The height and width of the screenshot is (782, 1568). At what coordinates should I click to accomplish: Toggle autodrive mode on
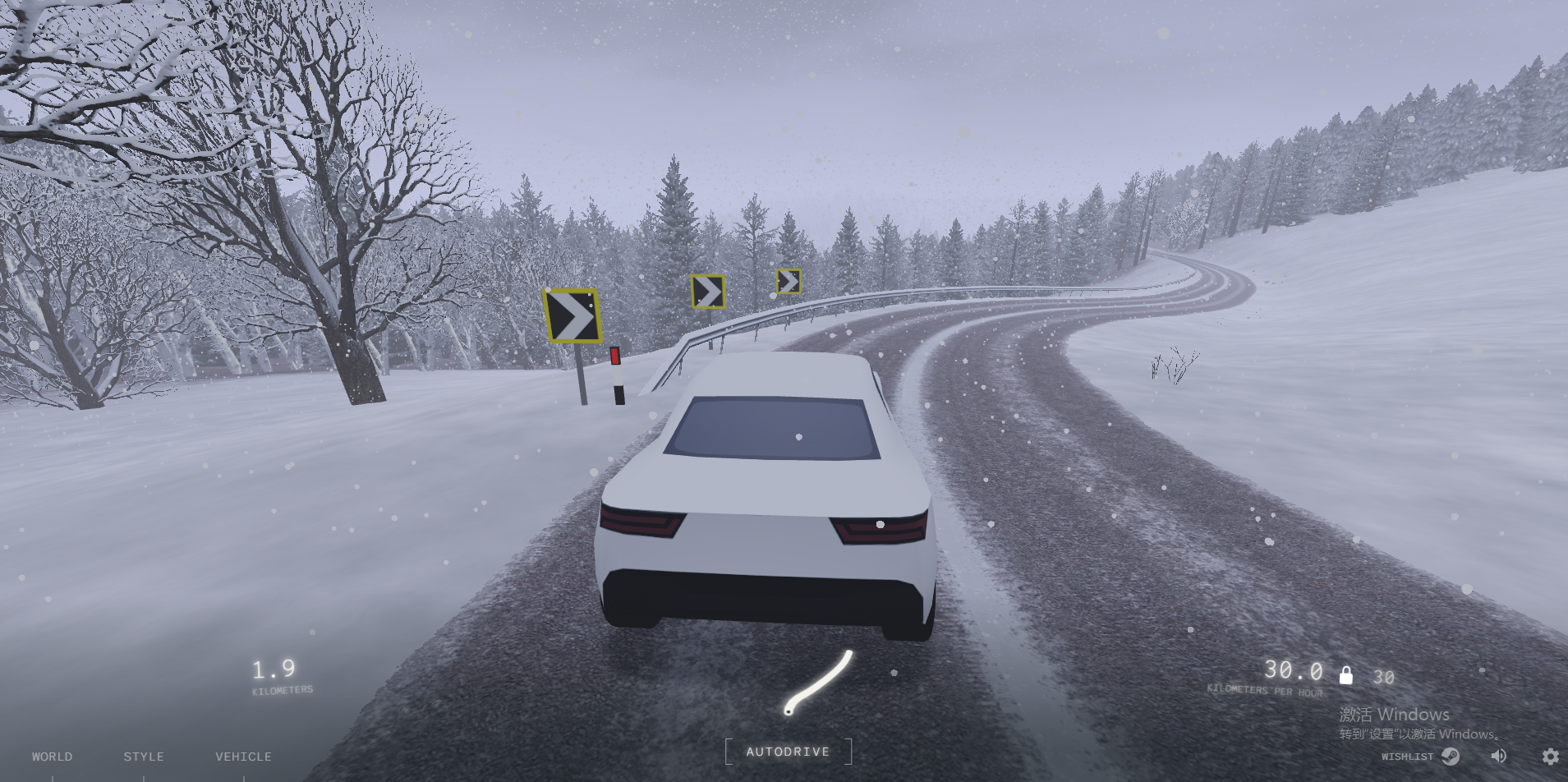[788, 752]
